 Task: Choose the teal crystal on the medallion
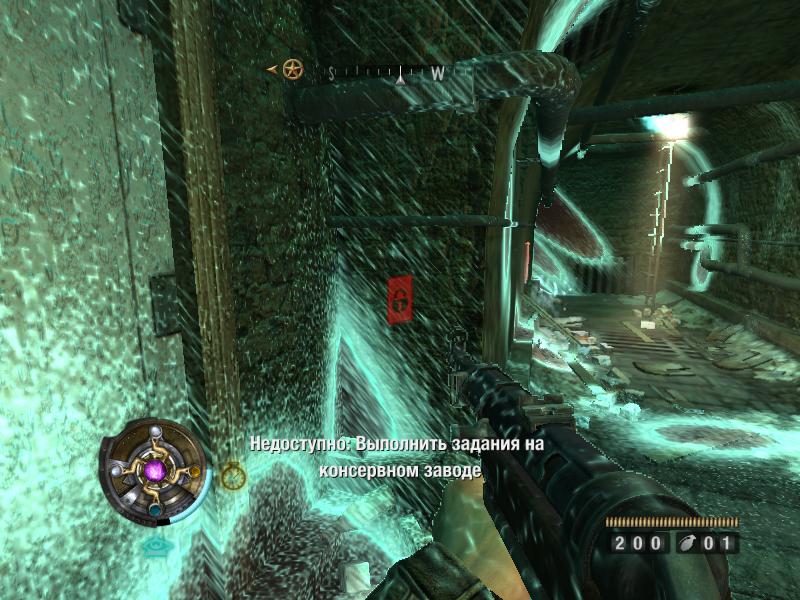pos(156,511)
